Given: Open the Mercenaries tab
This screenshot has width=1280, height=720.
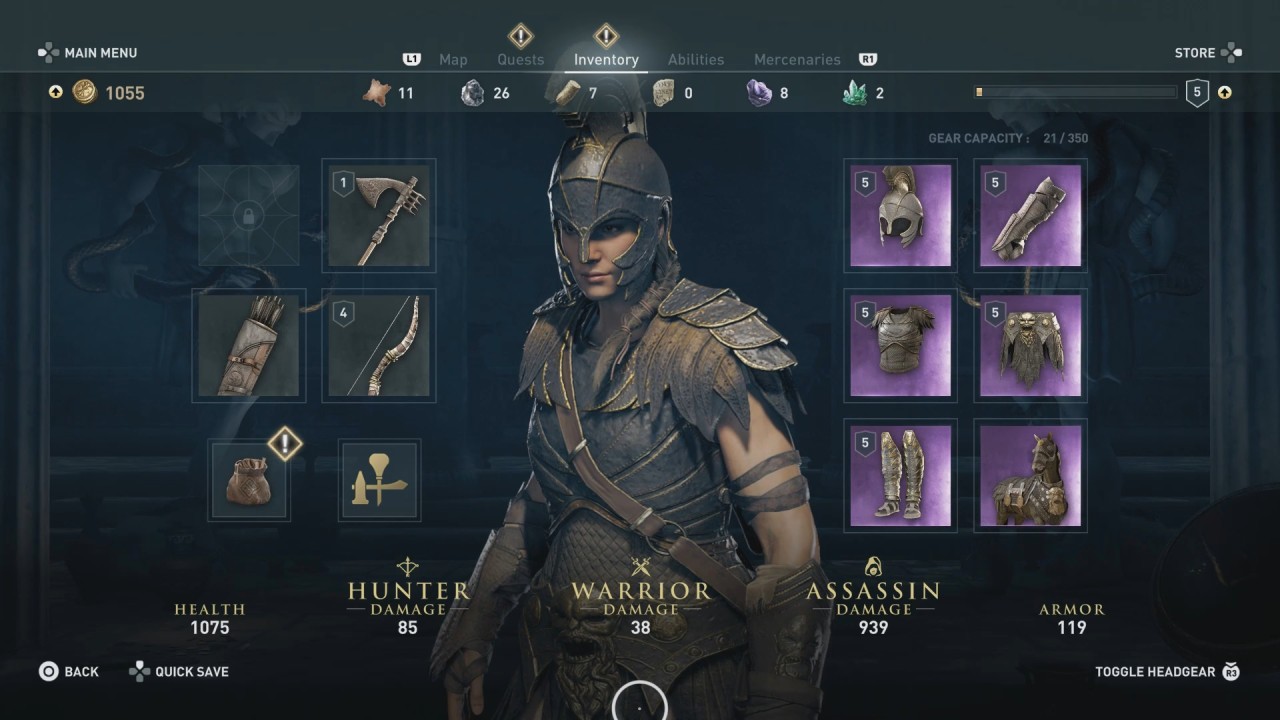Looking at the screenshot, I should coord(797,60).
